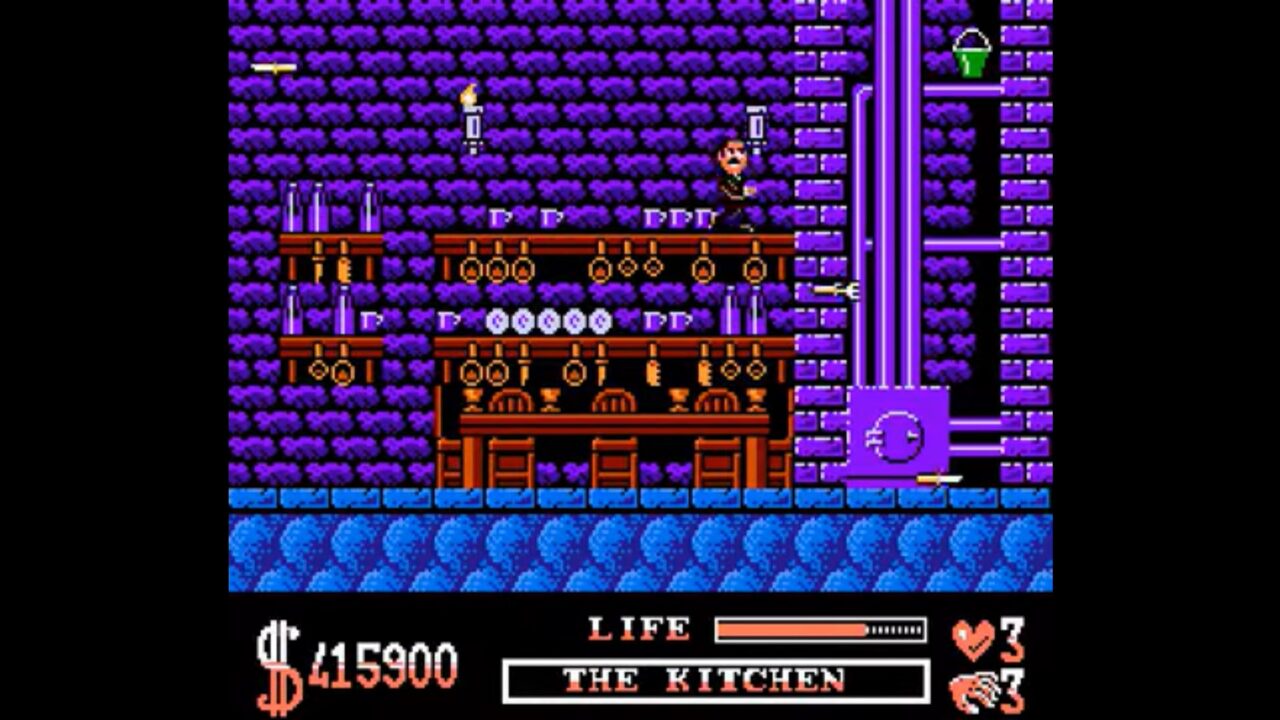Click the LIFE label above the health bar
This screenshot has height=720, width=1280.
point(637,628)
